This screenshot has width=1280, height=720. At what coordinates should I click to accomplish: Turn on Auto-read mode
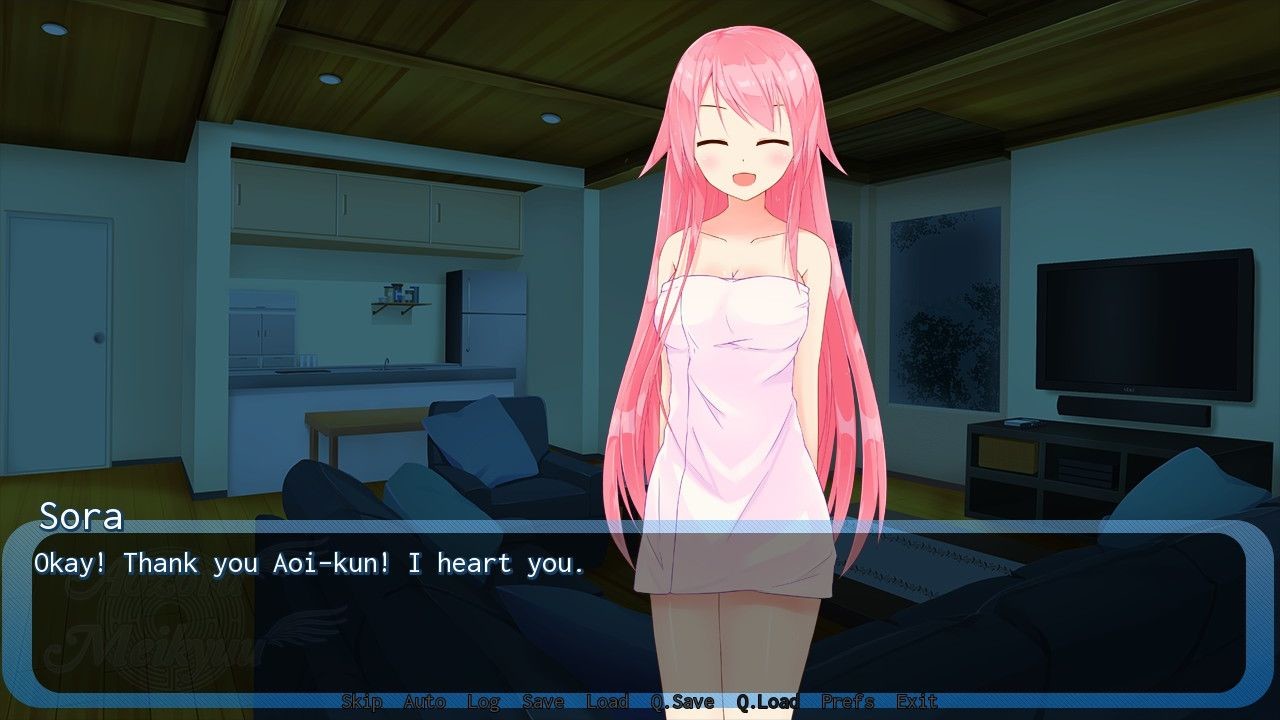424,701
